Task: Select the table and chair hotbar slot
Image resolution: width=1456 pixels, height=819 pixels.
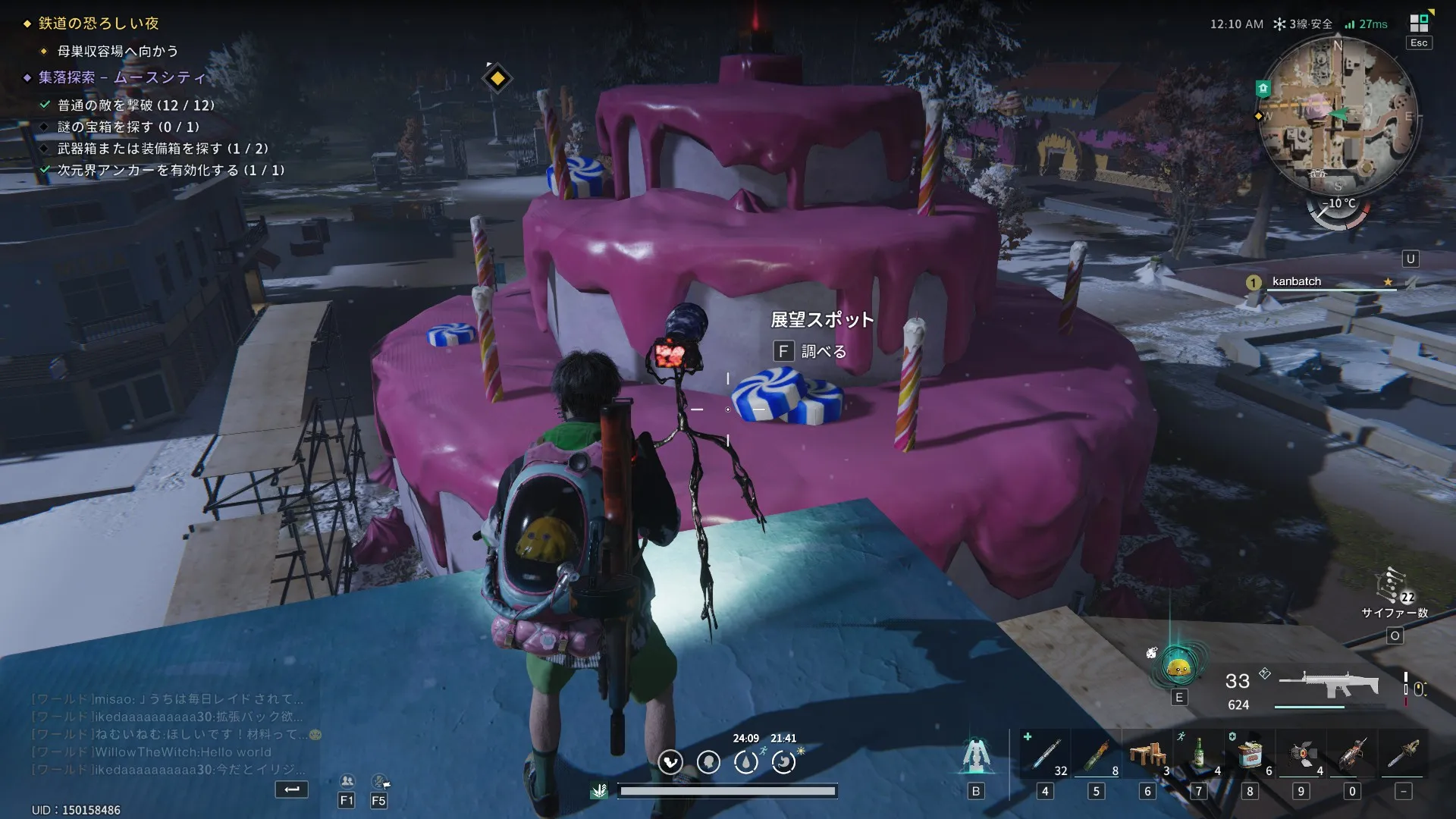Action: pos(1147,756)
